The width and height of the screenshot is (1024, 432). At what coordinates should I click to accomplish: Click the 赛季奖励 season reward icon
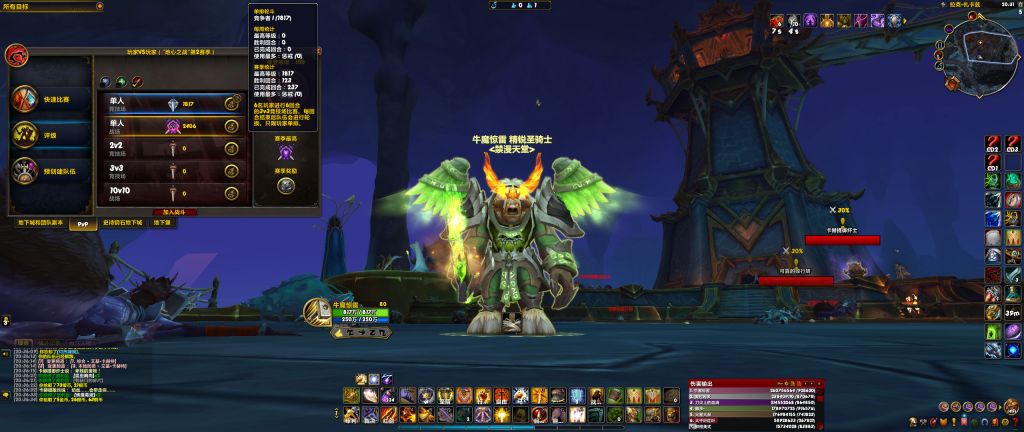[286, 185]
